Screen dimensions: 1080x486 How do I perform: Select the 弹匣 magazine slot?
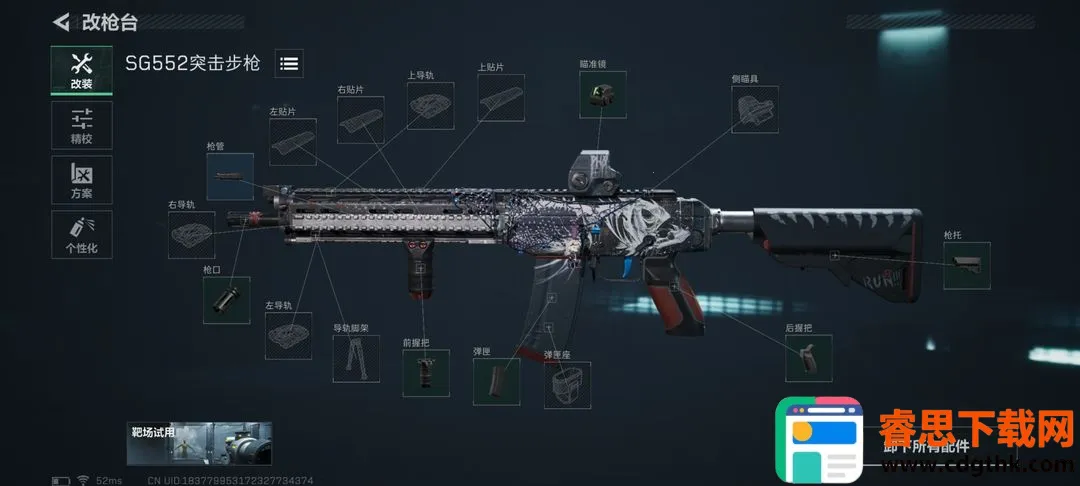[x=497, y=381]
